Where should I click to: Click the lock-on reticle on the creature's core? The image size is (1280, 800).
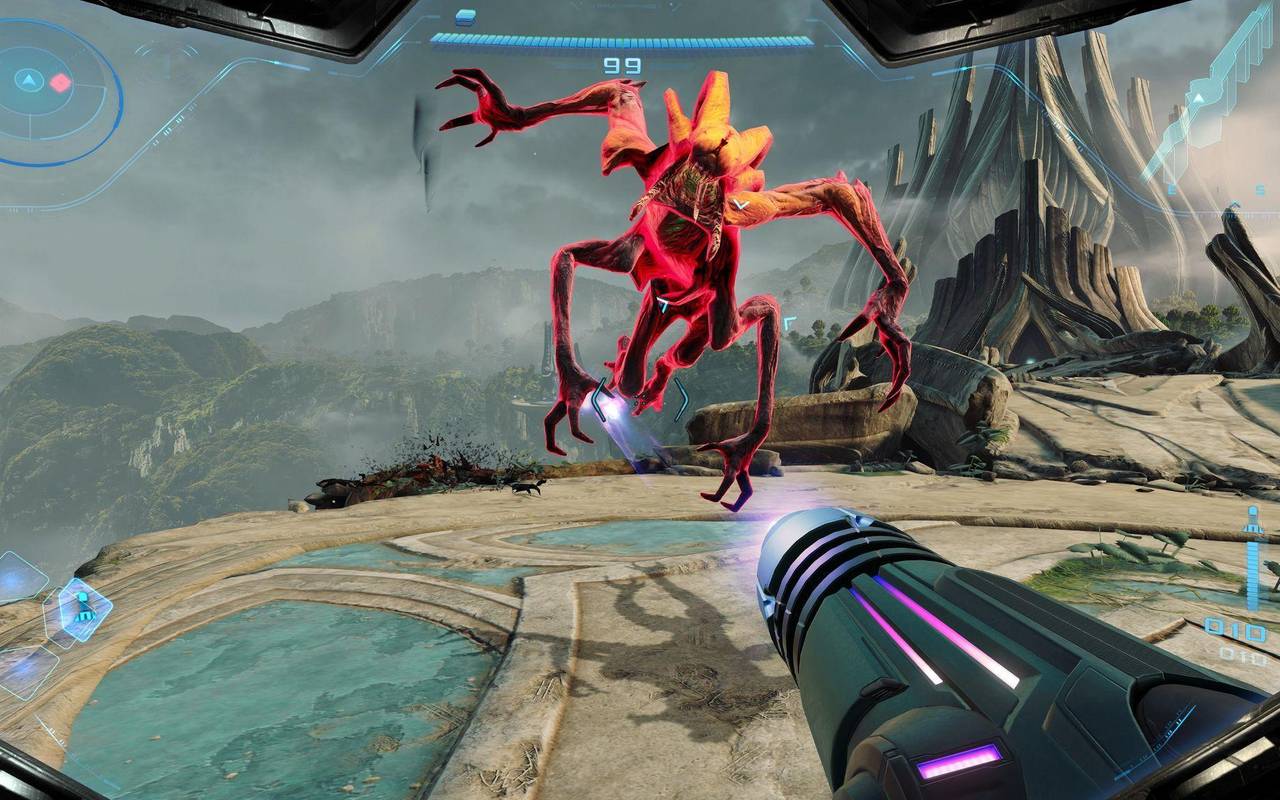pyautogui.click(x=663, y=303)
